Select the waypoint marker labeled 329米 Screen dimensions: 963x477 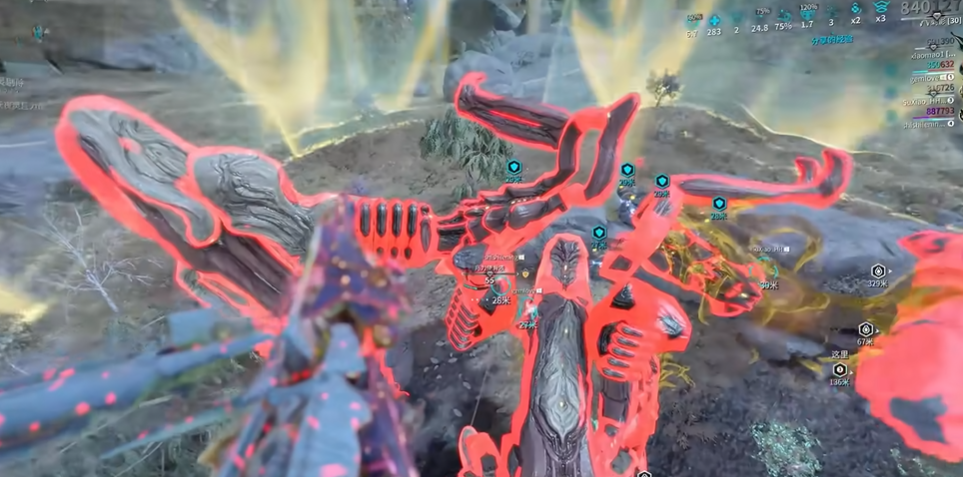coord(878,271)
